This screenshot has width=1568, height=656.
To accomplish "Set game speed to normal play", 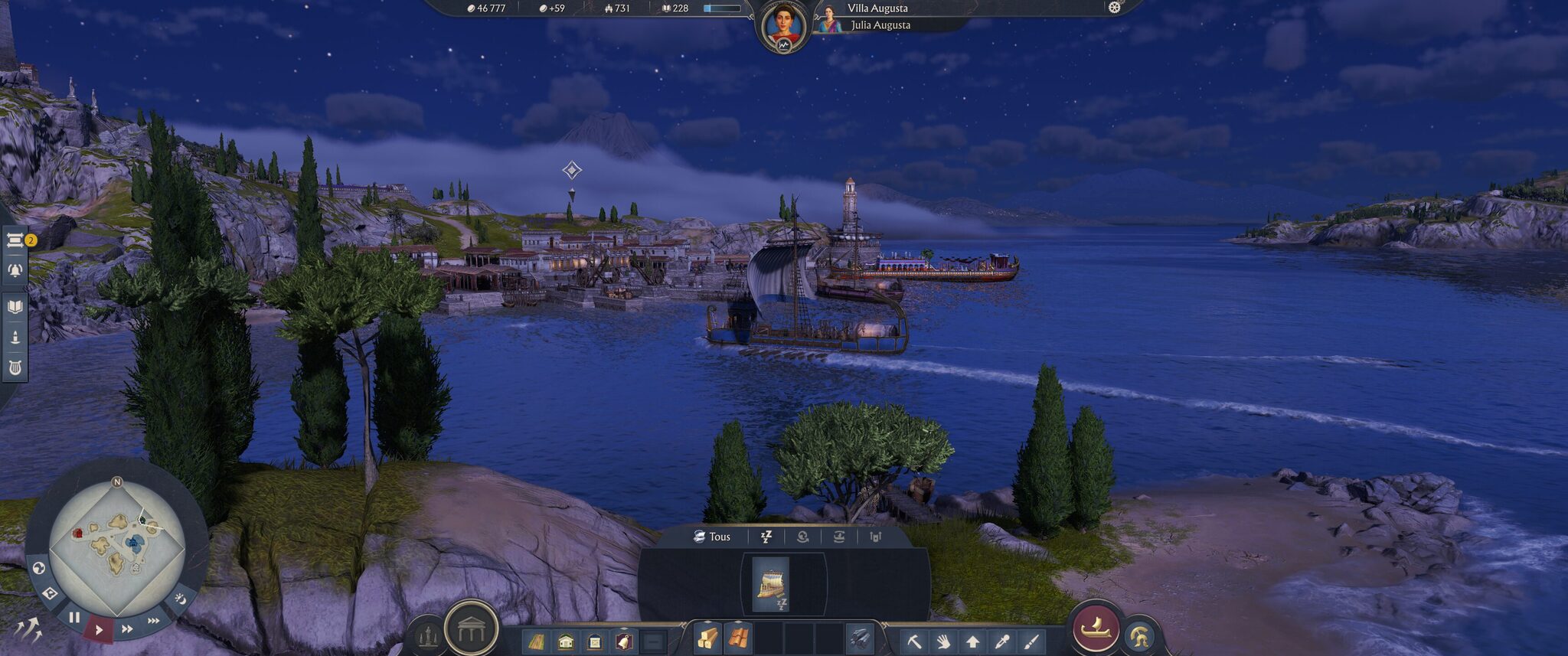I will click(99, 630).
